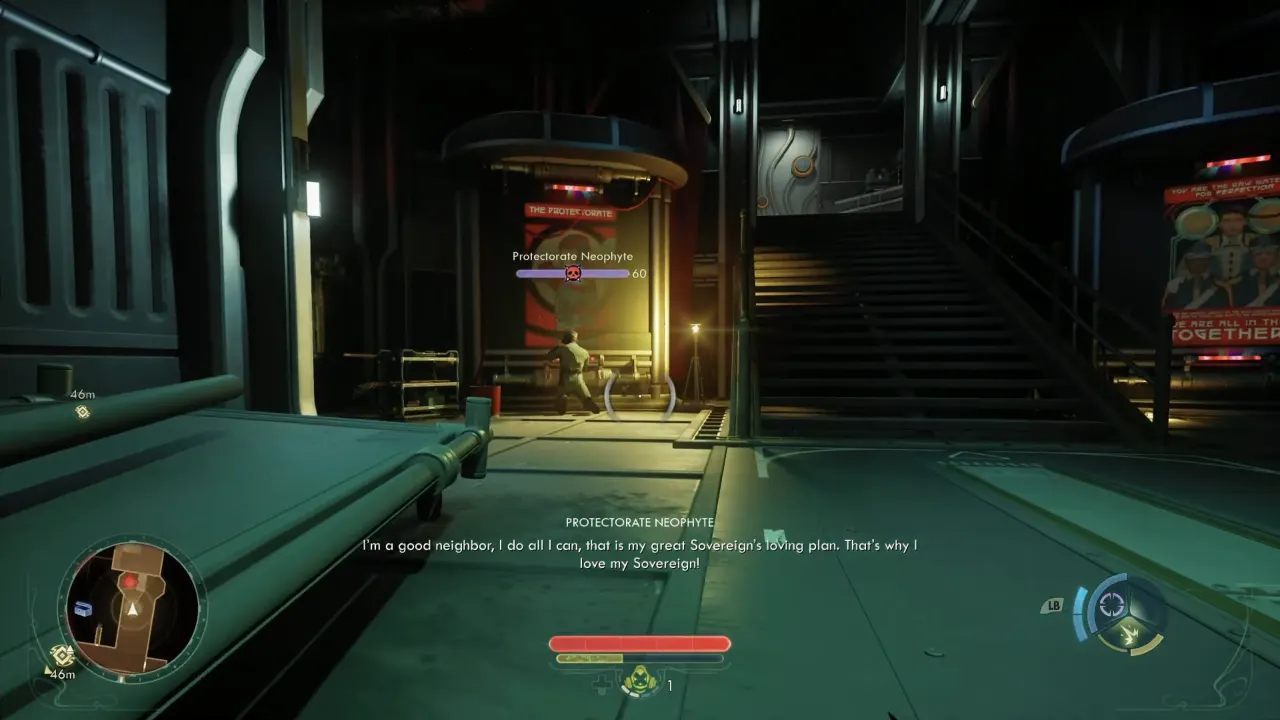
Task: Click the medkit plus icon beside the inhaler
Action: [602, 684]
